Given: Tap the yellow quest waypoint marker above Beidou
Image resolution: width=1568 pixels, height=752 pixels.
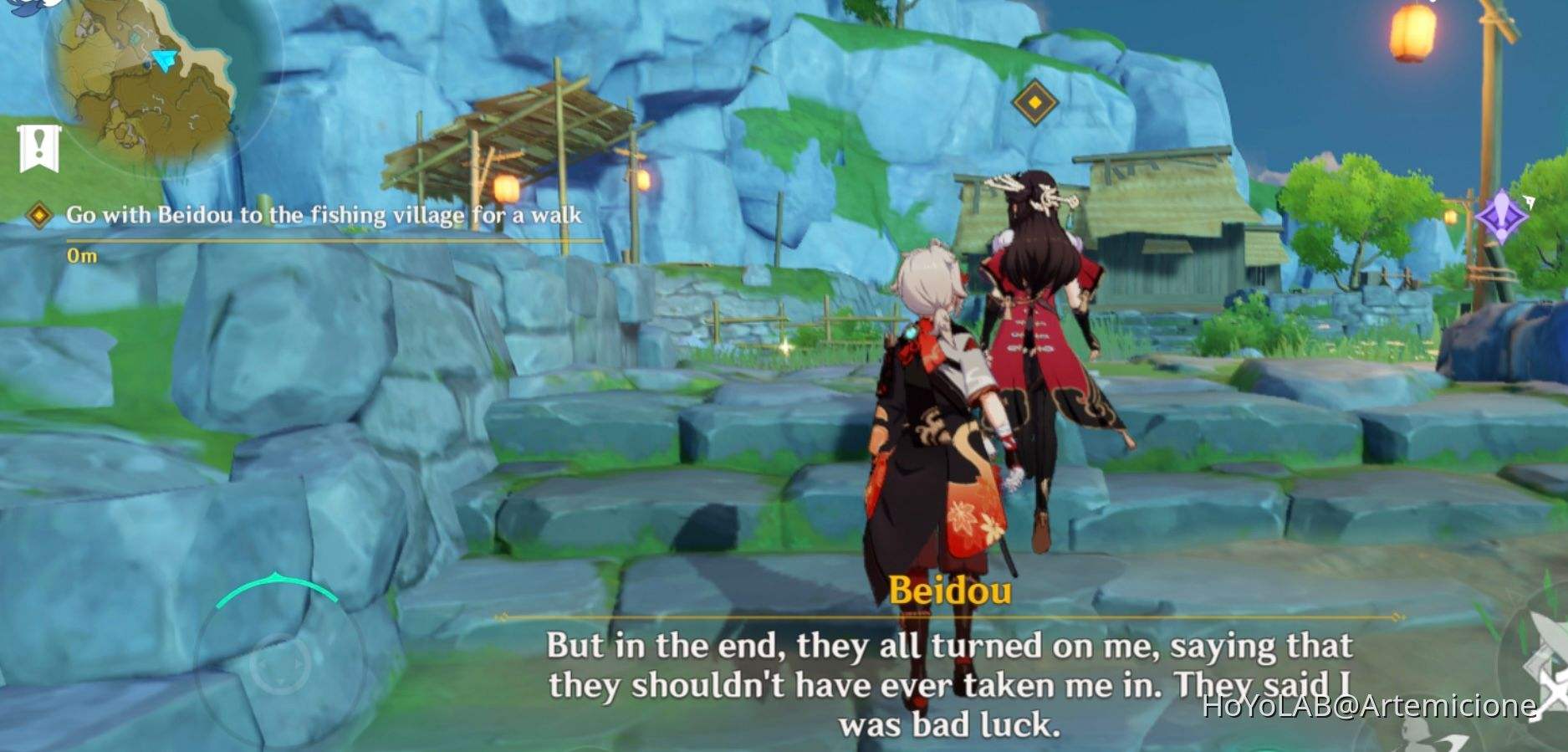Looking at the screenshot, I should tap(1034, 102).
